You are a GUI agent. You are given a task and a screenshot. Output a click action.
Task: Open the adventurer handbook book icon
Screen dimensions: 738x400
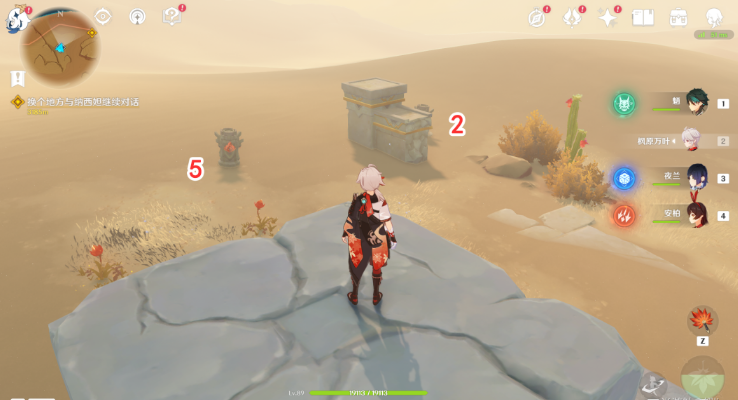pyautogui.click(x=643, y=17)
